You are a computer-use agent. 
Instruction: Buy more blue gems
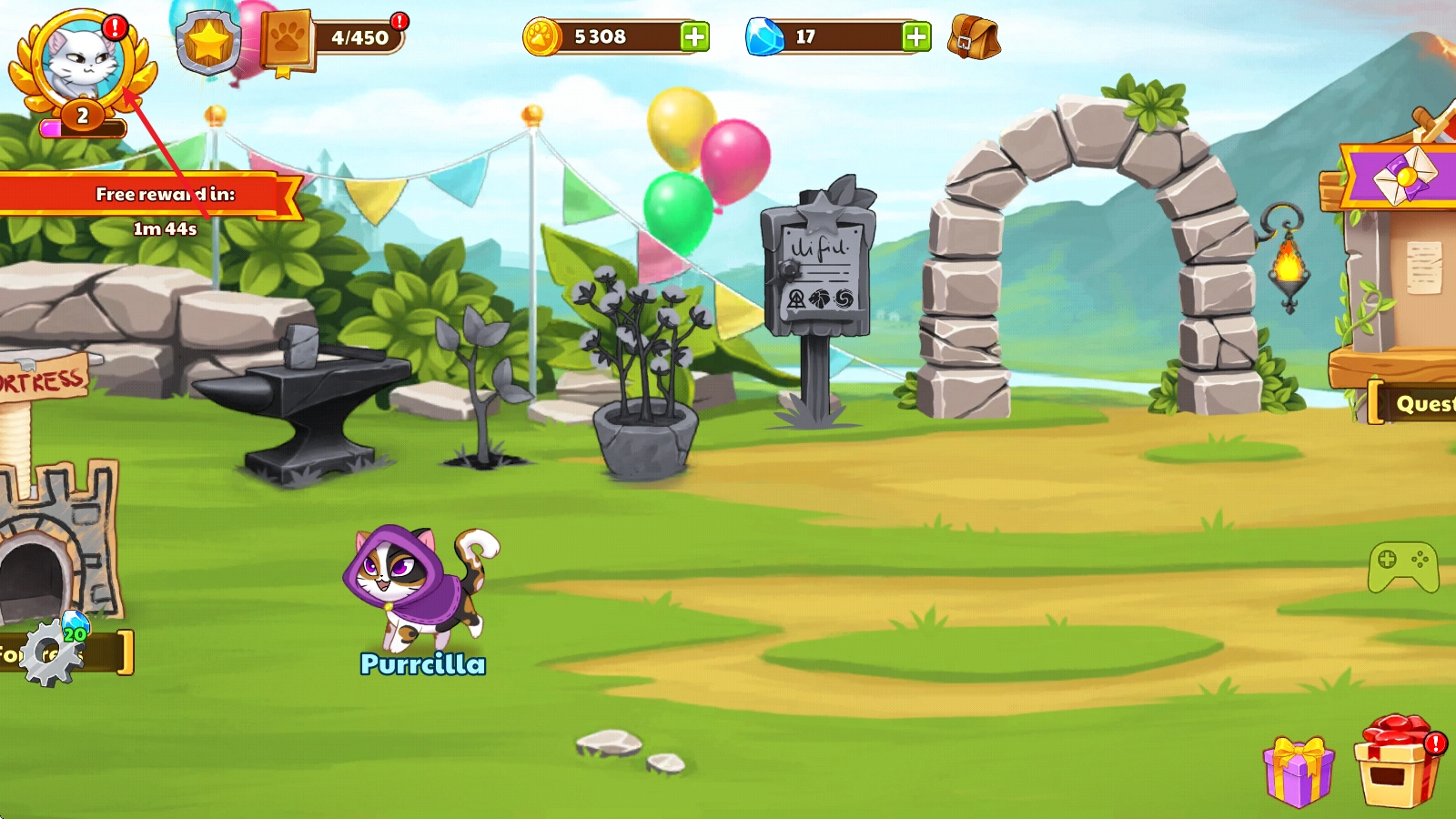(x=915, y=37)
